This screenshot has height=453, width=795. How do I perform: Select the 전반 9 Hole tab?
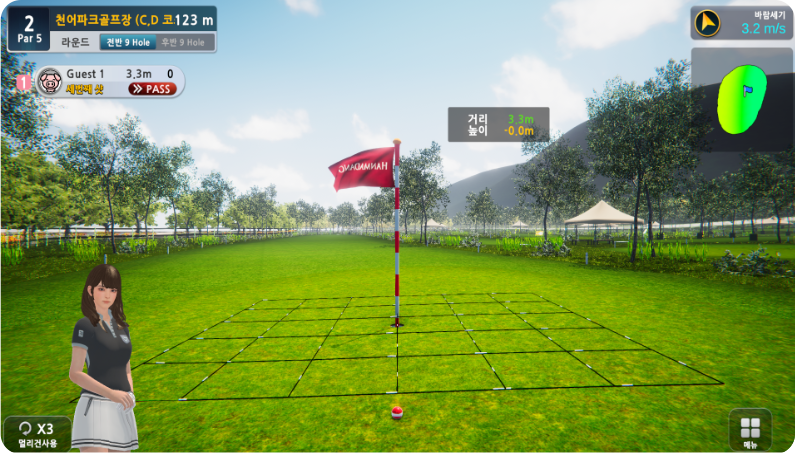click(124, 43)
